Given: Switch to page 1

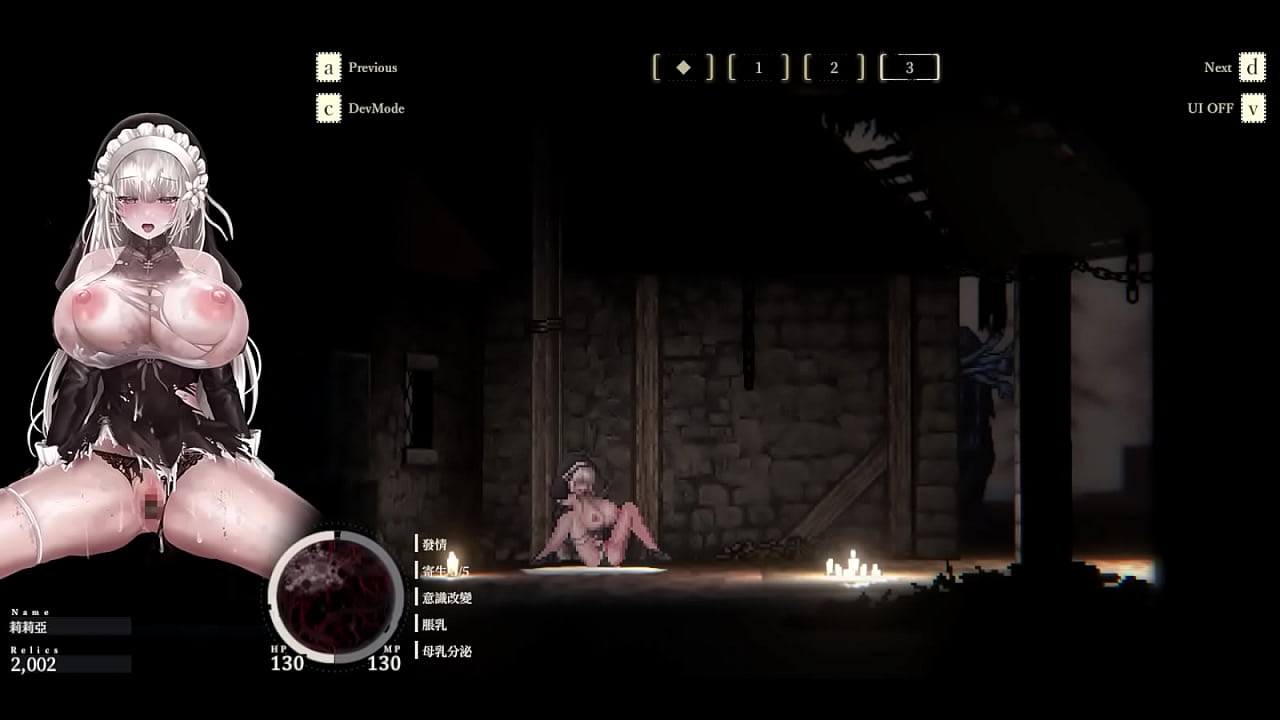Looking at the screenshot, I should (x=758, y=67).
